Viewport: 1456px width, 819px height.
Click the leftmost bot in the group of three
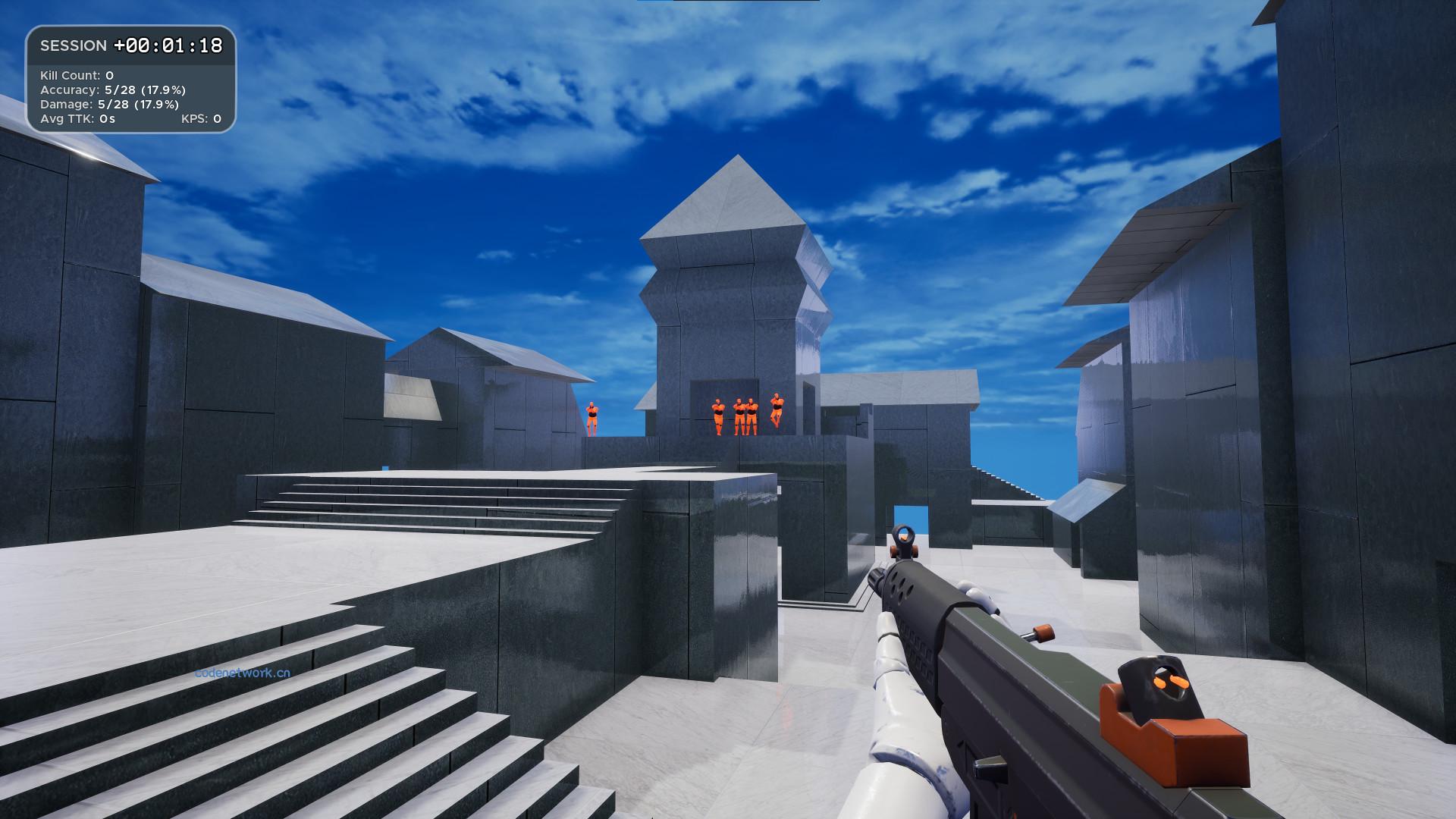click(718, 416)
